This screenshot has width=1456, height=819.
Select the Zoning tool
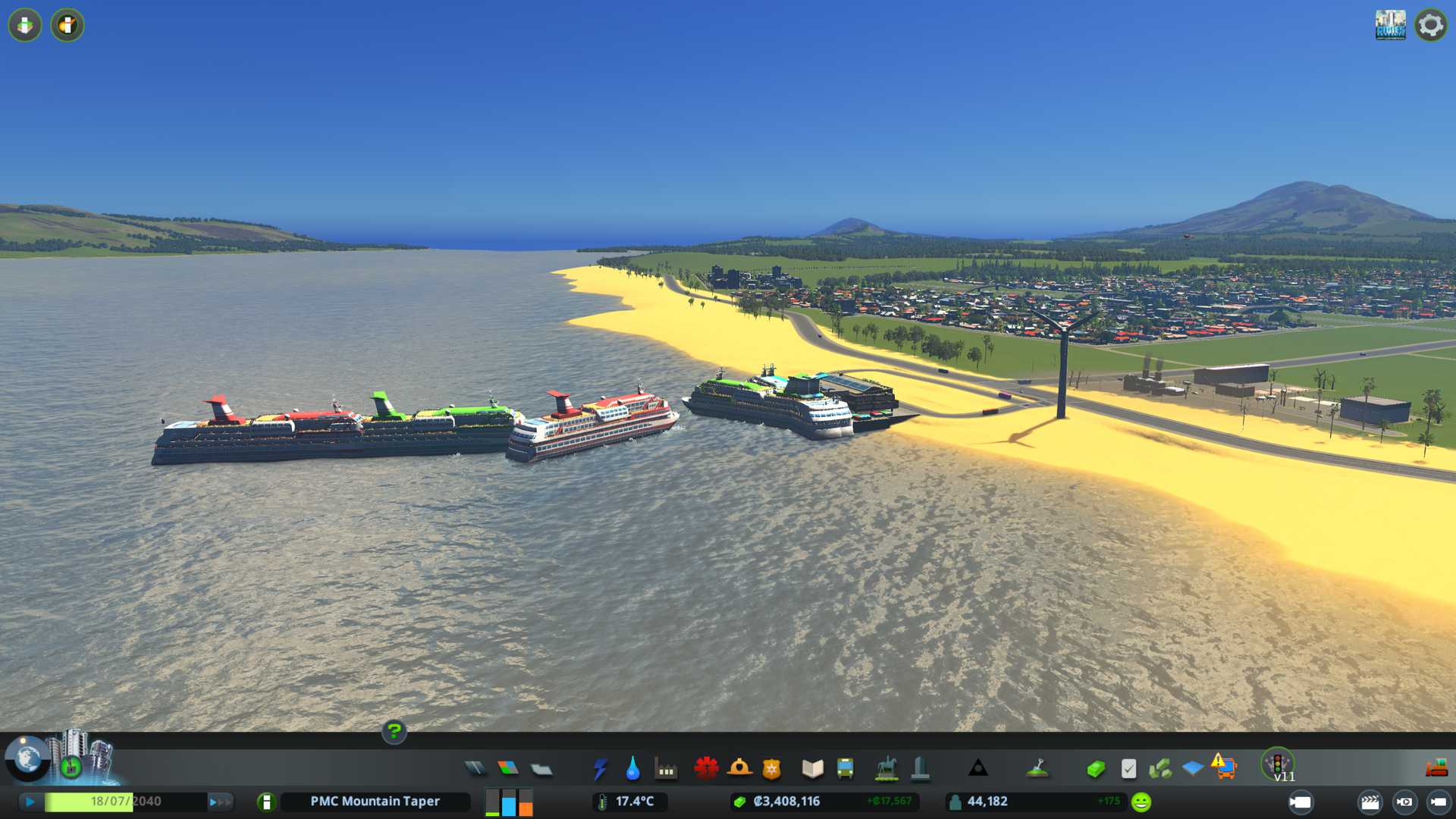(508, 769)
